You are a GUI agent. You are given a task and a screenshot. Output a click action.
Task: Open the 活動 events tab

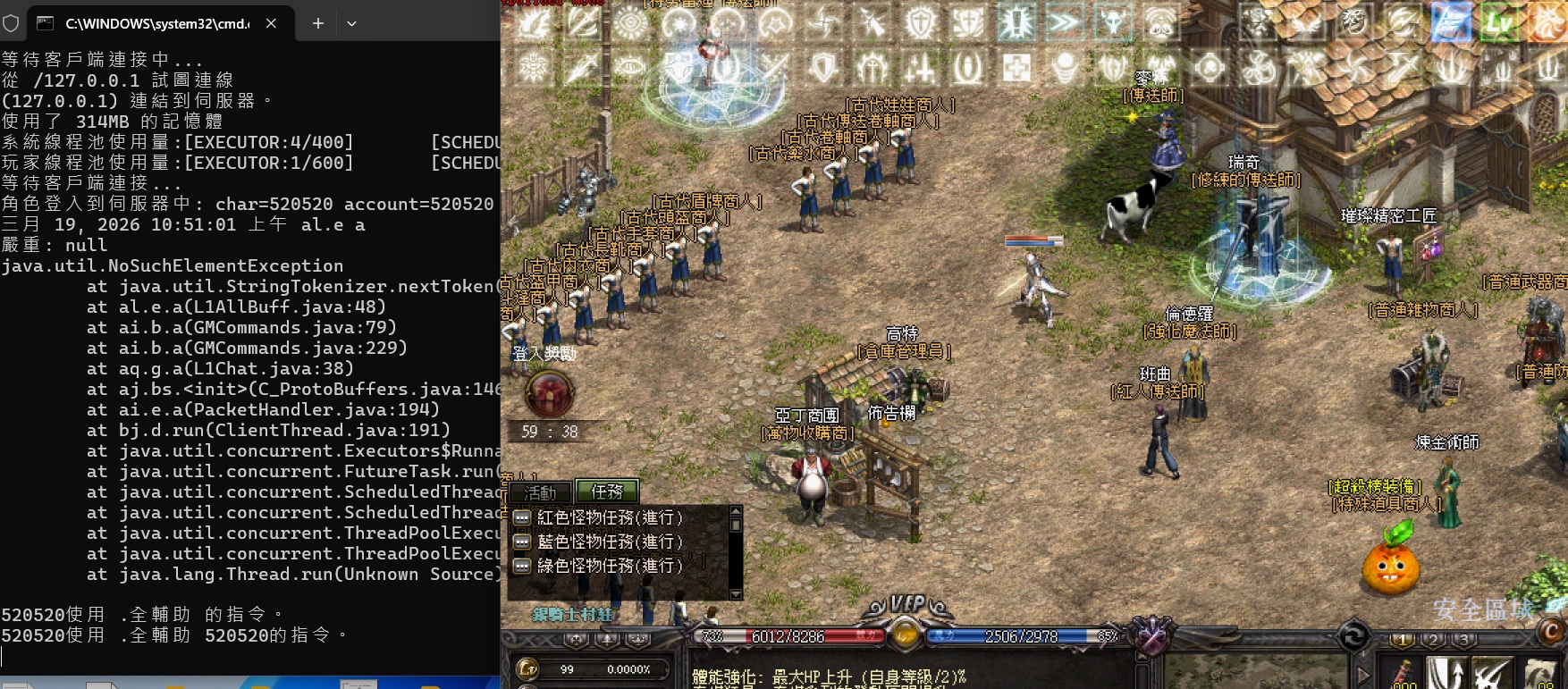tap(540, 492)
